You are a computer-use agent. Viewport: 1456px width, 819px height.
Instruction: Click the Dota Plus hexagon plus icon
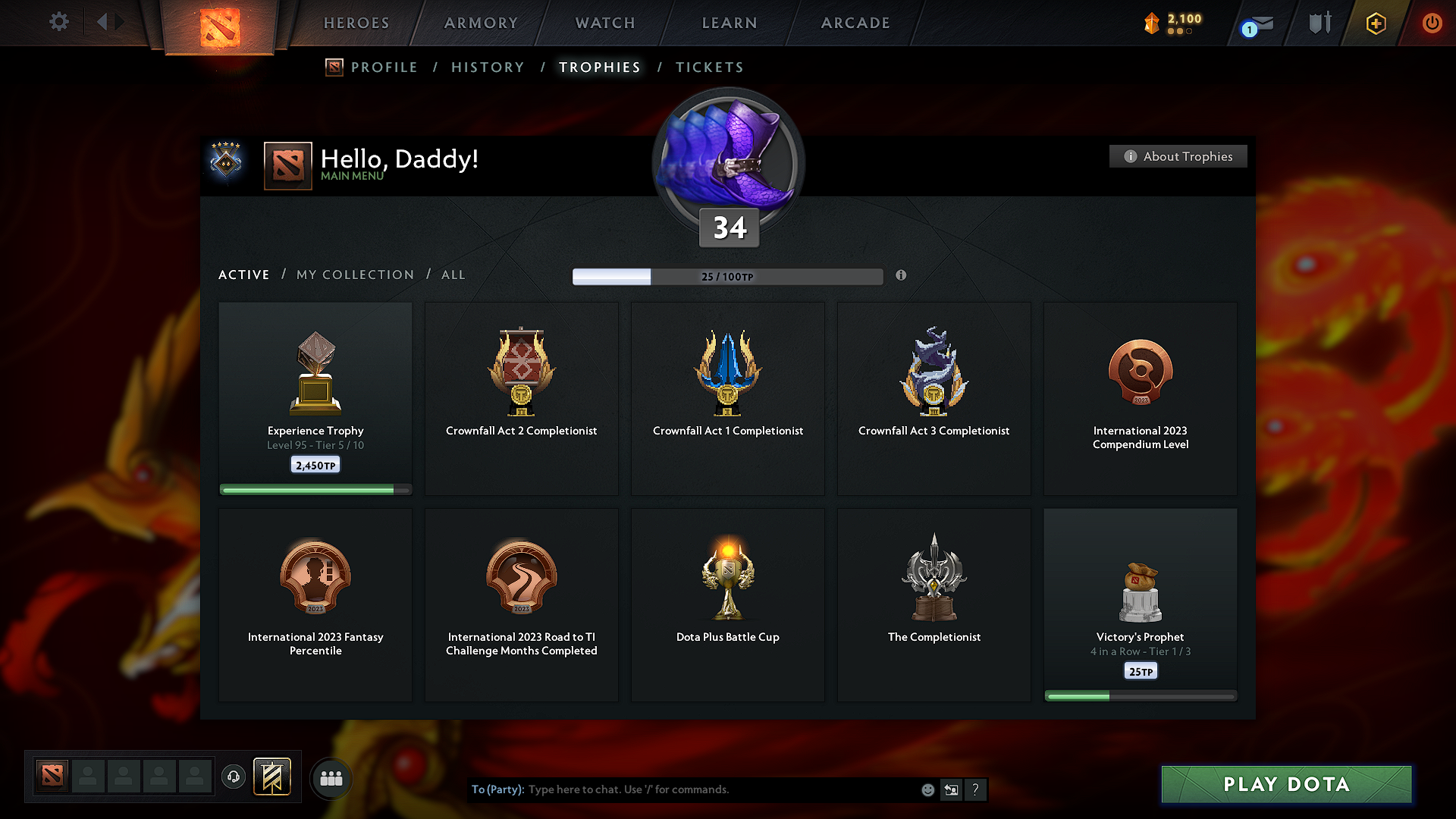[x=1375, y=24]
